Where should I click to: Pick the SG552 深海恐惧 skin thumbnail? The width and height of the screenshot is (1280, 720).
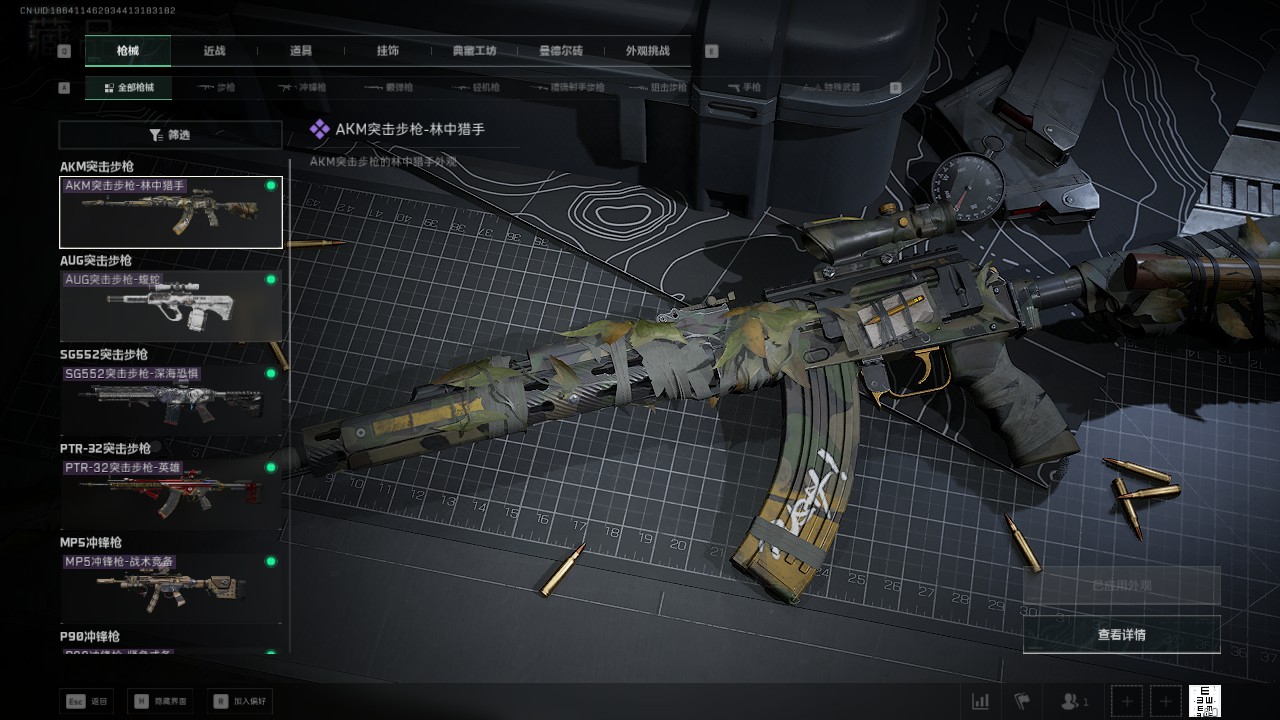click(170, 400)
